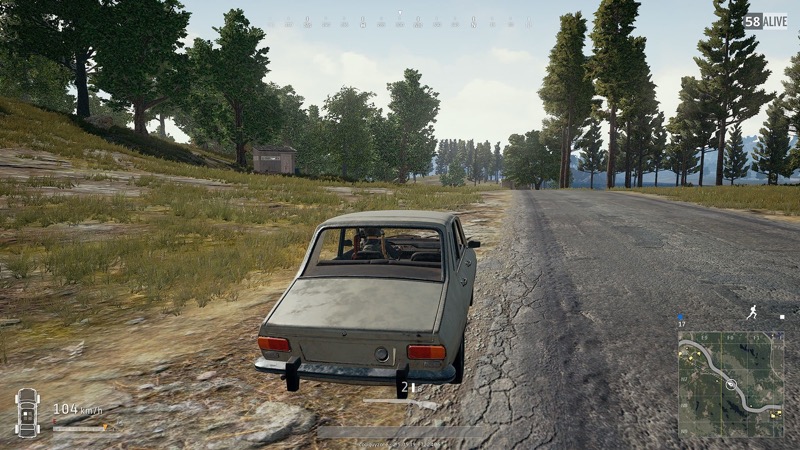Select the vehicle seat diagram icon
The width and height of the screenshot is (800, 450).
click(27, 411)
